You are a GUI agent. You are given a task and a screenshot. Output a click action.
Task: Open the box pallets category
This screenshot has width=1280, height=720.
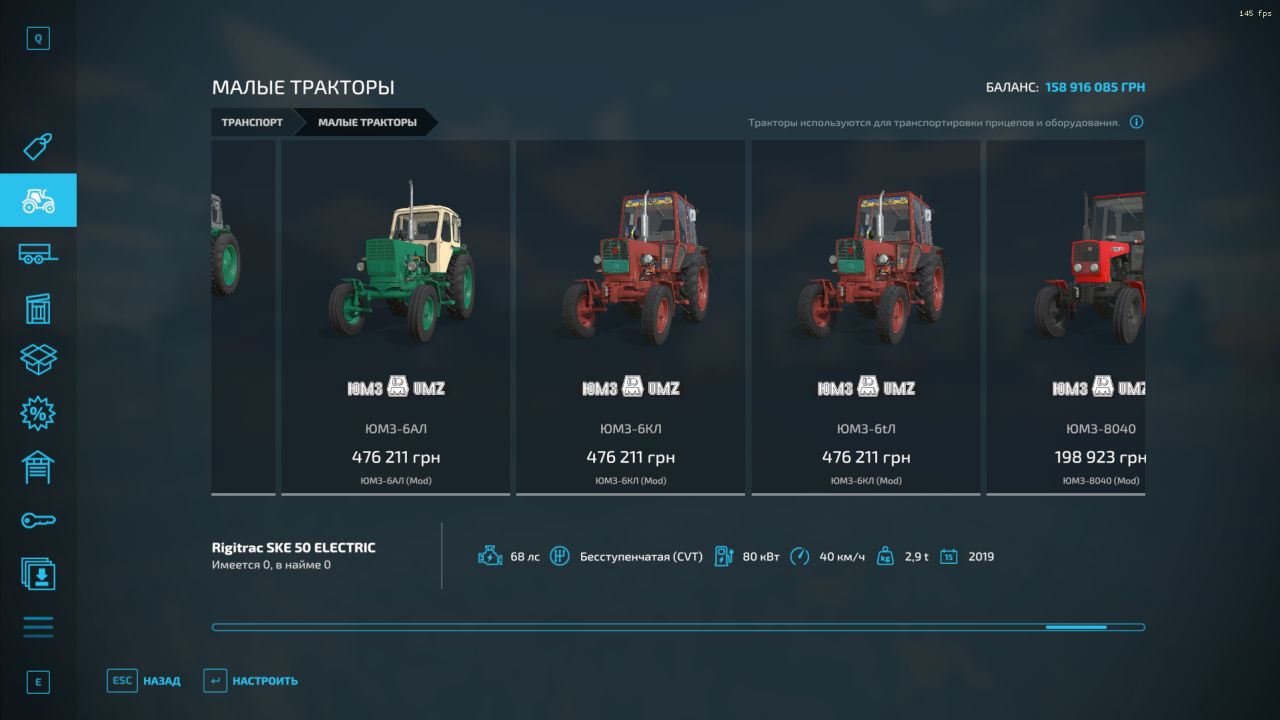point(38,360)
